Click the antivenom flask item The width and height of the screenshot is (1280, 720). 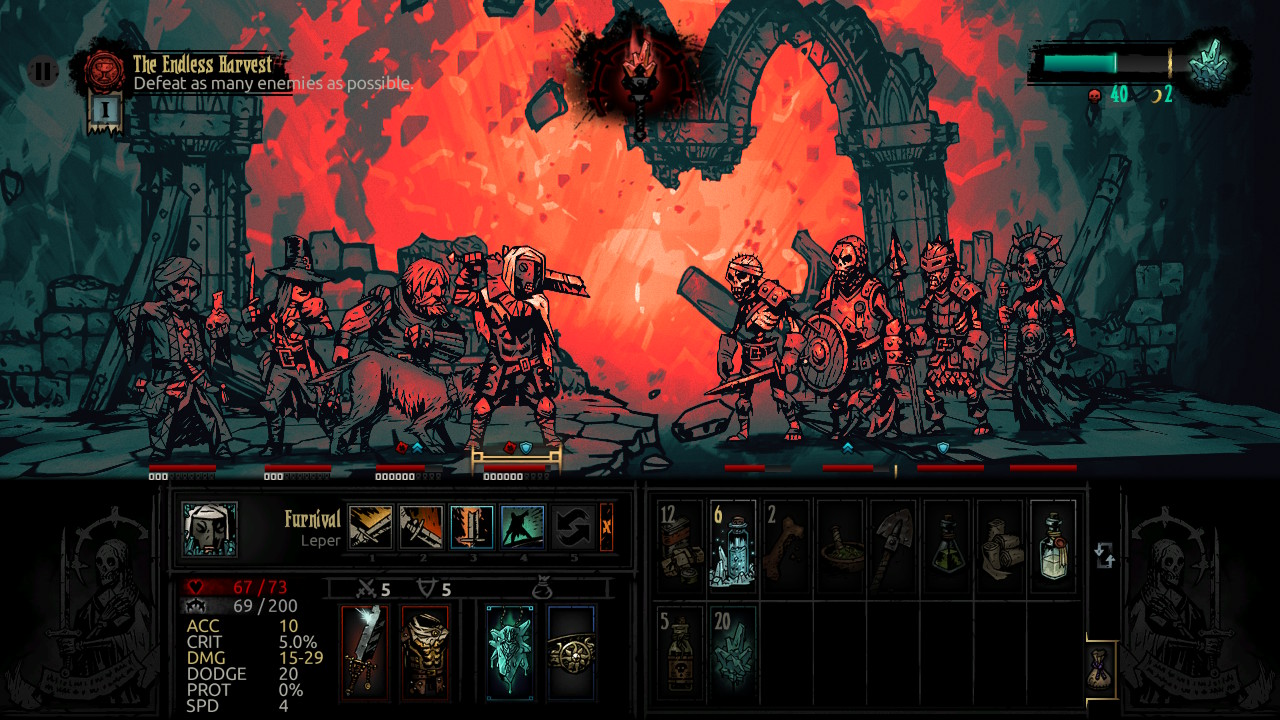(948, 545)
